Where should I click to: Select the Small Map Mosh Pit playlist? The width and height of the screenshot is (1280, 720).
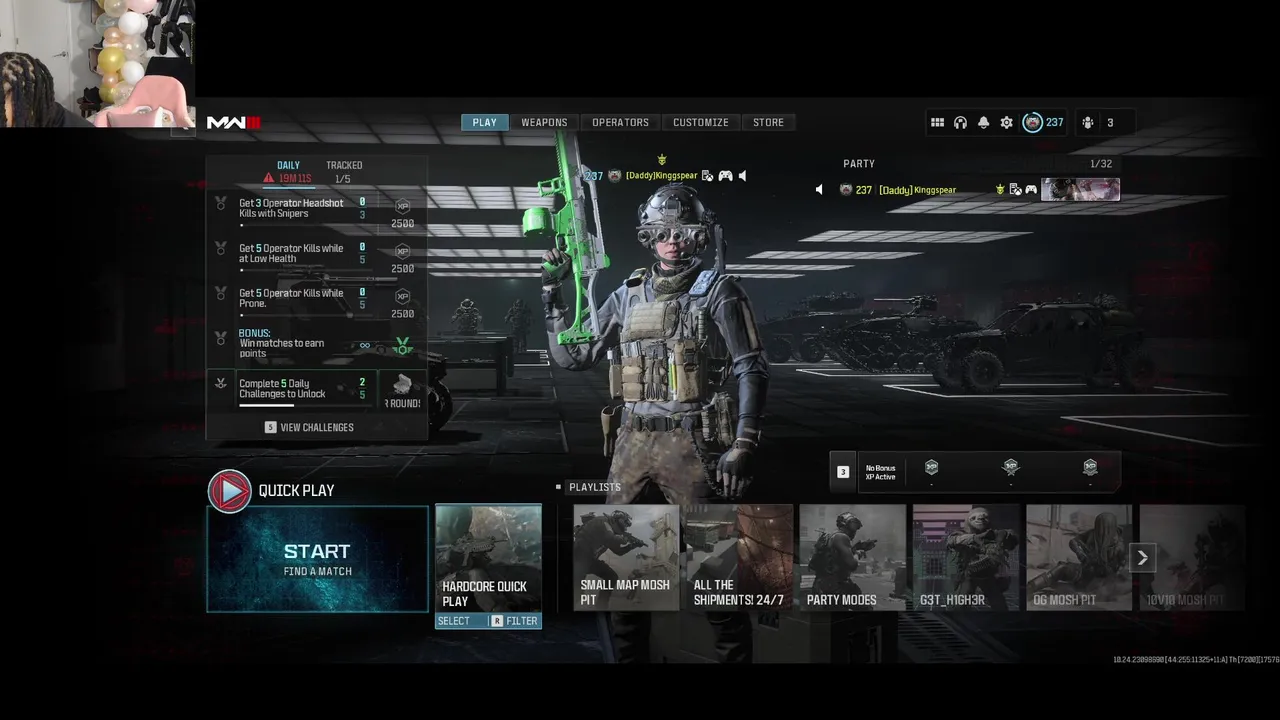tap(626, 557)
